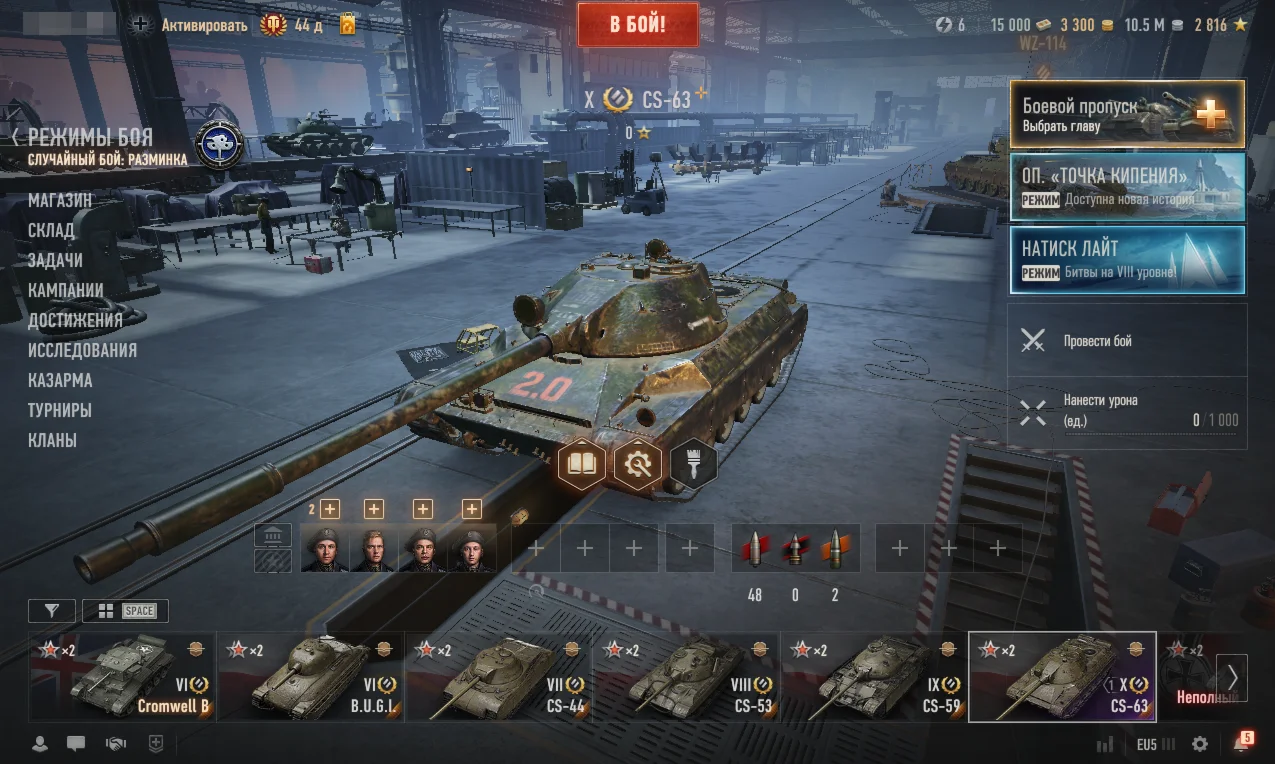Go to the ТУРНИРЫ section

(x=60, y=410)
